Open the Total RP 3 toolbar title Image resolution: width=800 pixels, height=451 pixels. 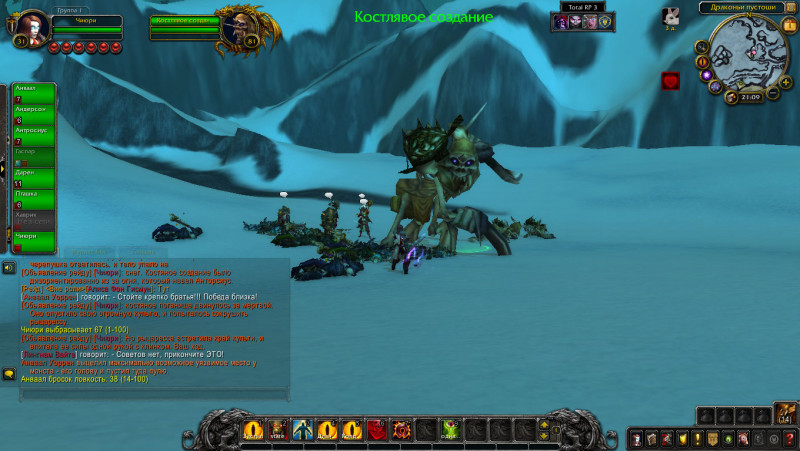pos(587,7)
